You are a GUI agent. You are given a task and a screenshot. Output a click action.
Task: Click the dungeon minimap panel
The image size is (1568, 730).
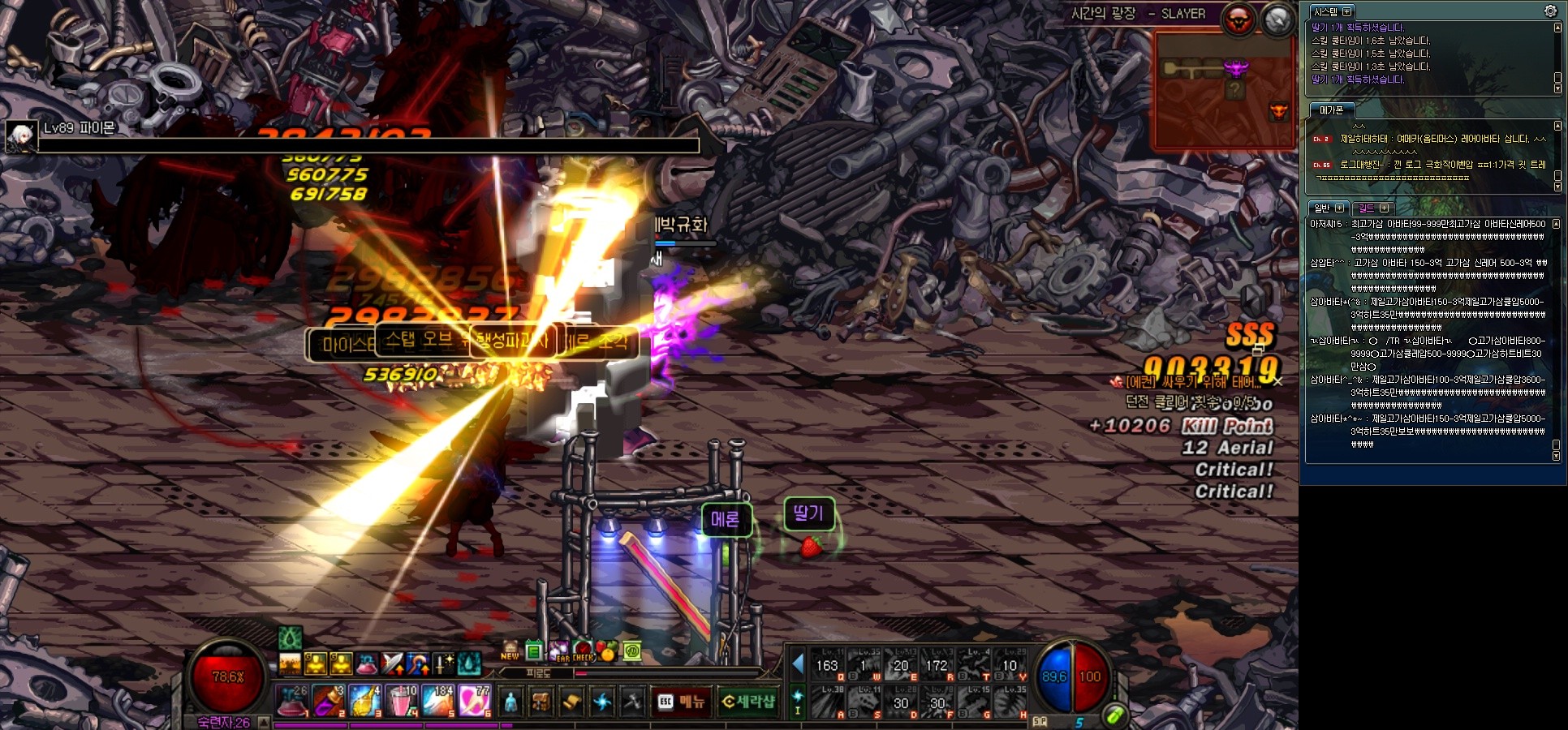1223,89
